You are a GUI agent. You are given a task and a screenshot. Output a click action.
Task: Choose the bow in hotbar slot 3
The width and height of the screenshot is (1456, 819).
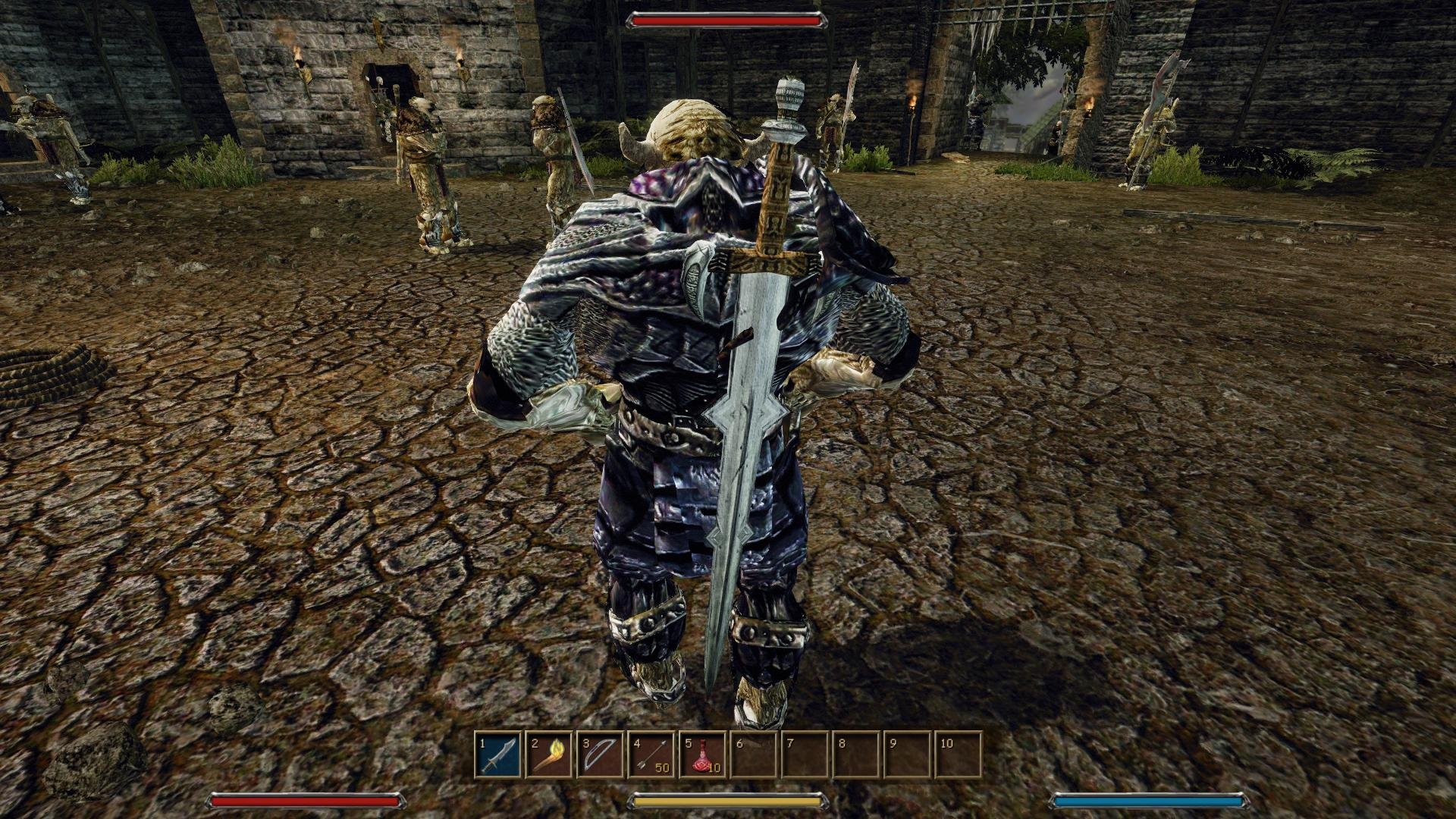(600, 755)
